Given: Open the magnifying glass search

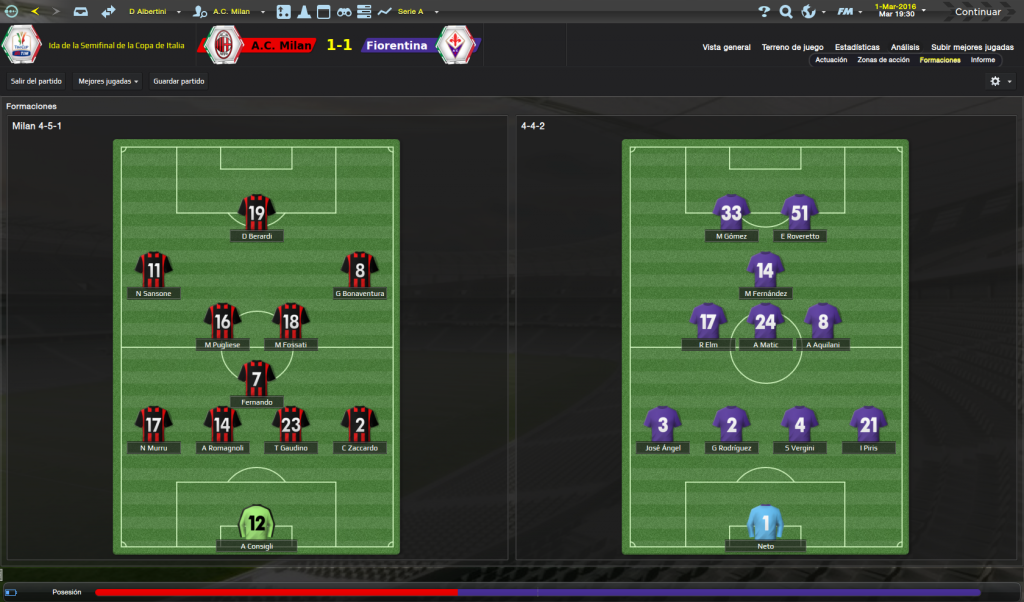Looking at the screenshot, I should pyautogui.click(x=785, y=12).
